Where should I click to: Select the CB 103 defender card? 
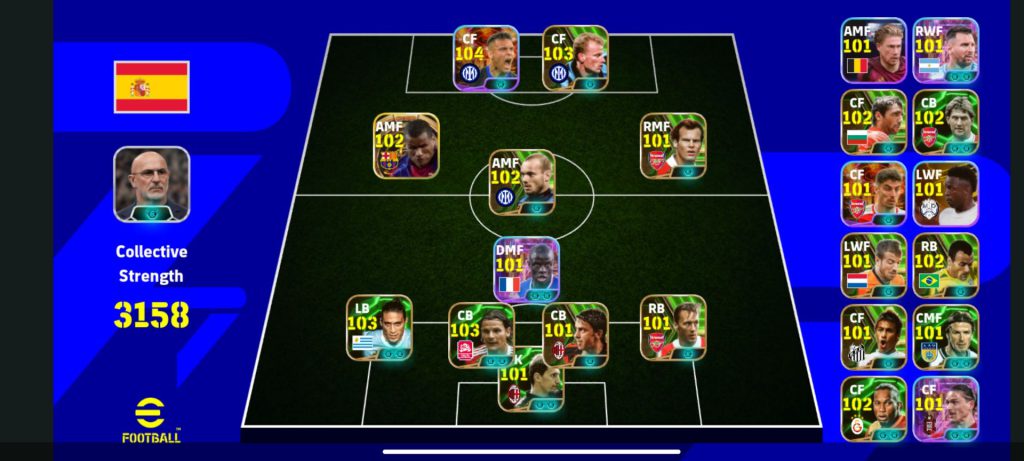click(481, 335)
